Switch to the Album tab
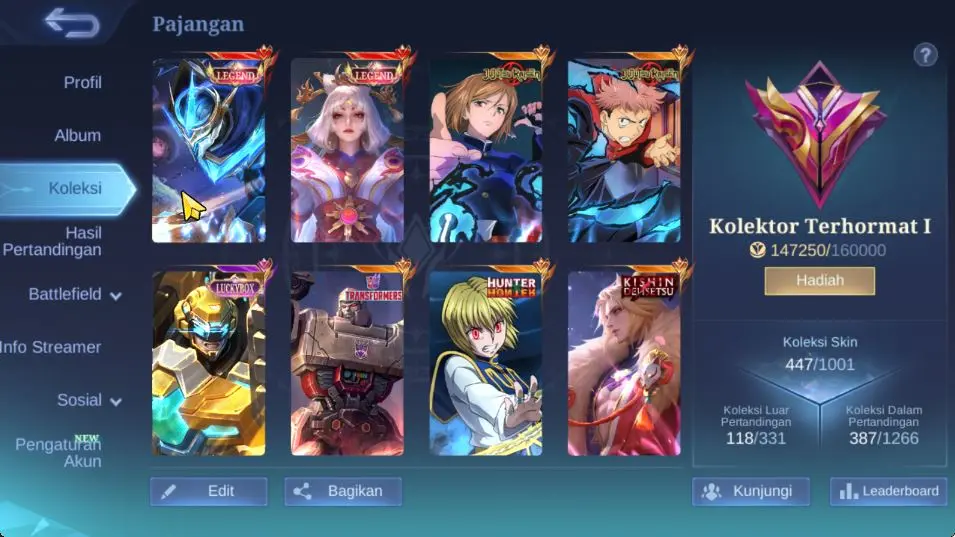Screen dimensions: 955x537 point(77,136)
